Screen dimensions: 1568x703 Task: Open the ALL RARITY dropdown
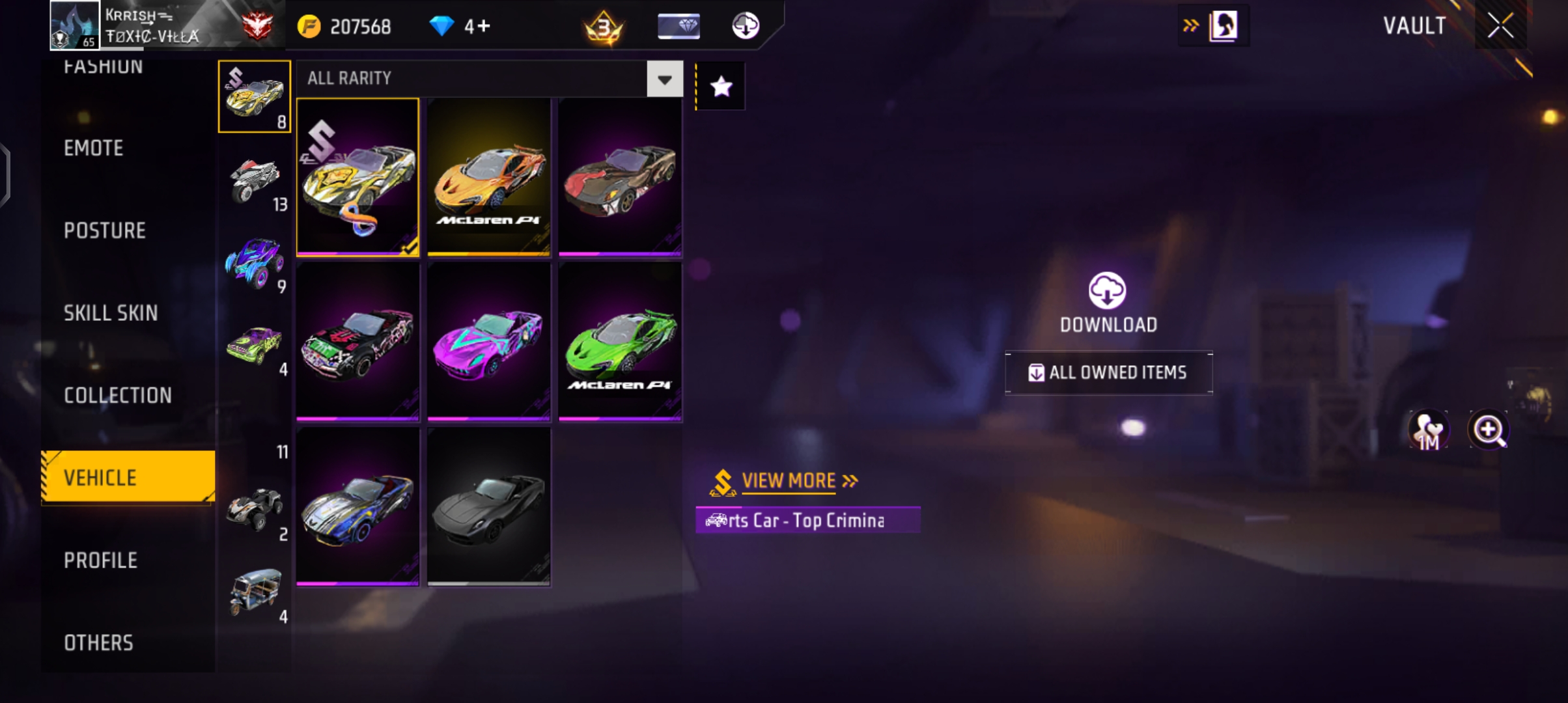point(485,79)
